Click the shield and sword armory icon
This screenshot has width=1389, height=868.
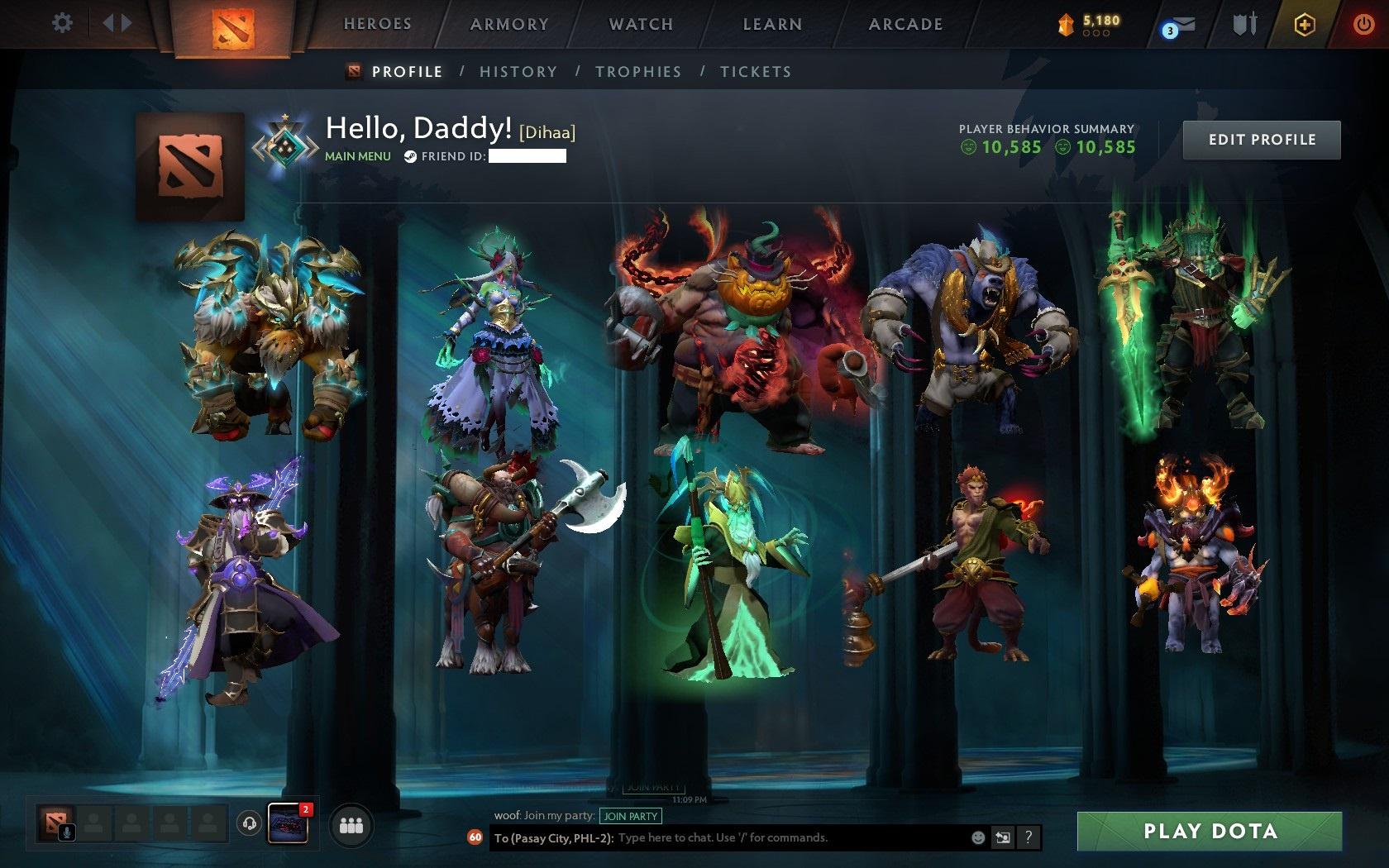(x=1245, y=23)
